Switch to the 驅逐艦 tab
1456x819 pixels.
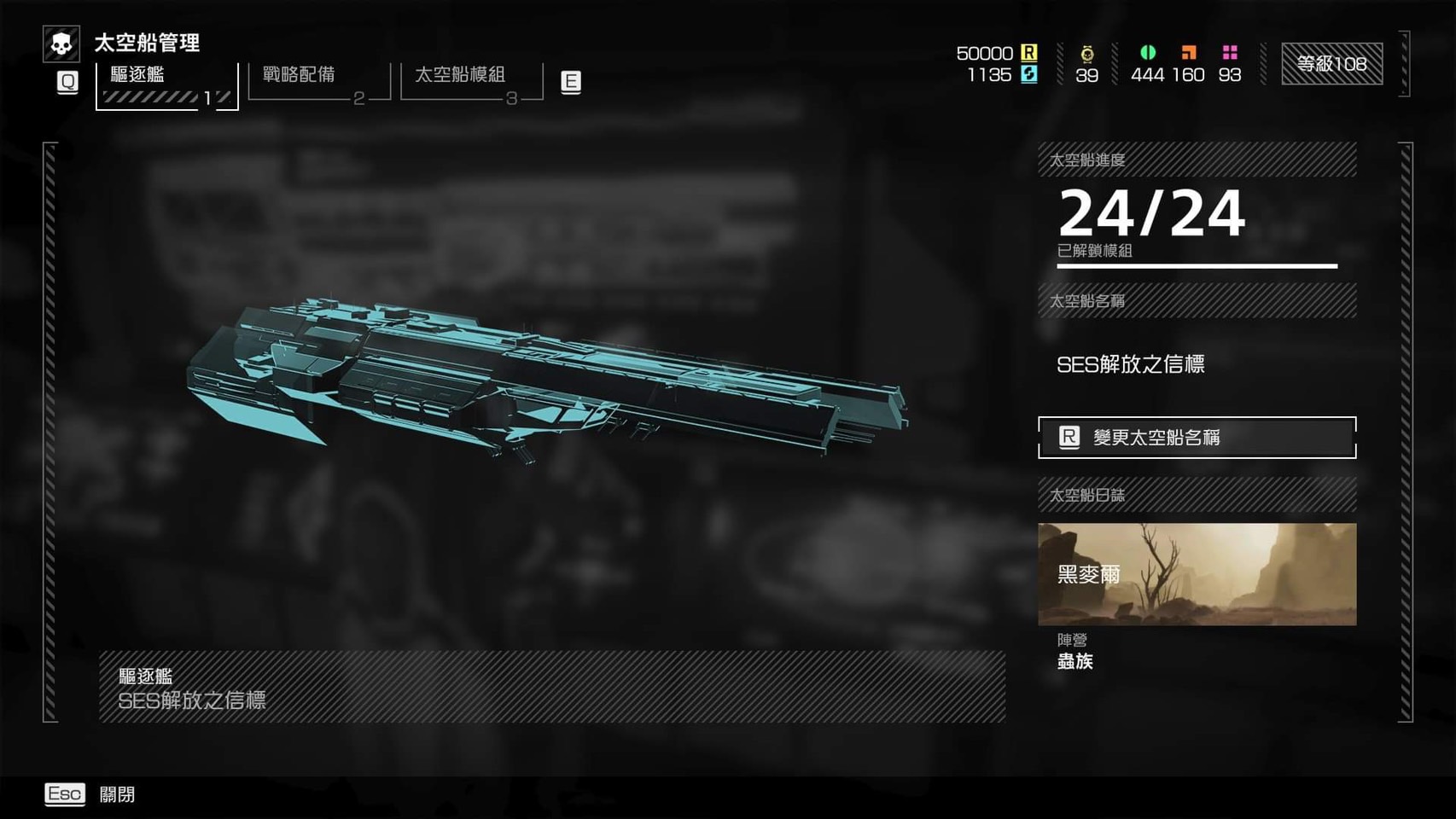[166, 84]
